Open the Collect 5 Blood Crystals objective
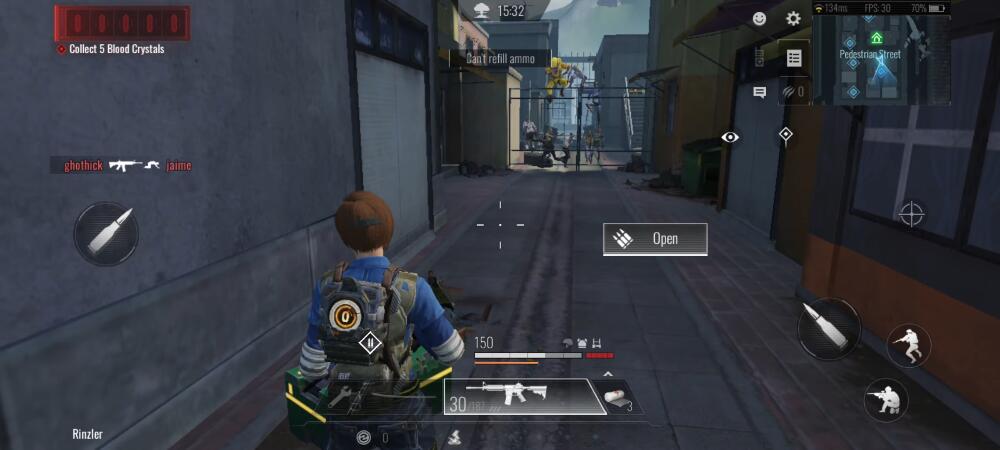 point(116,49)
